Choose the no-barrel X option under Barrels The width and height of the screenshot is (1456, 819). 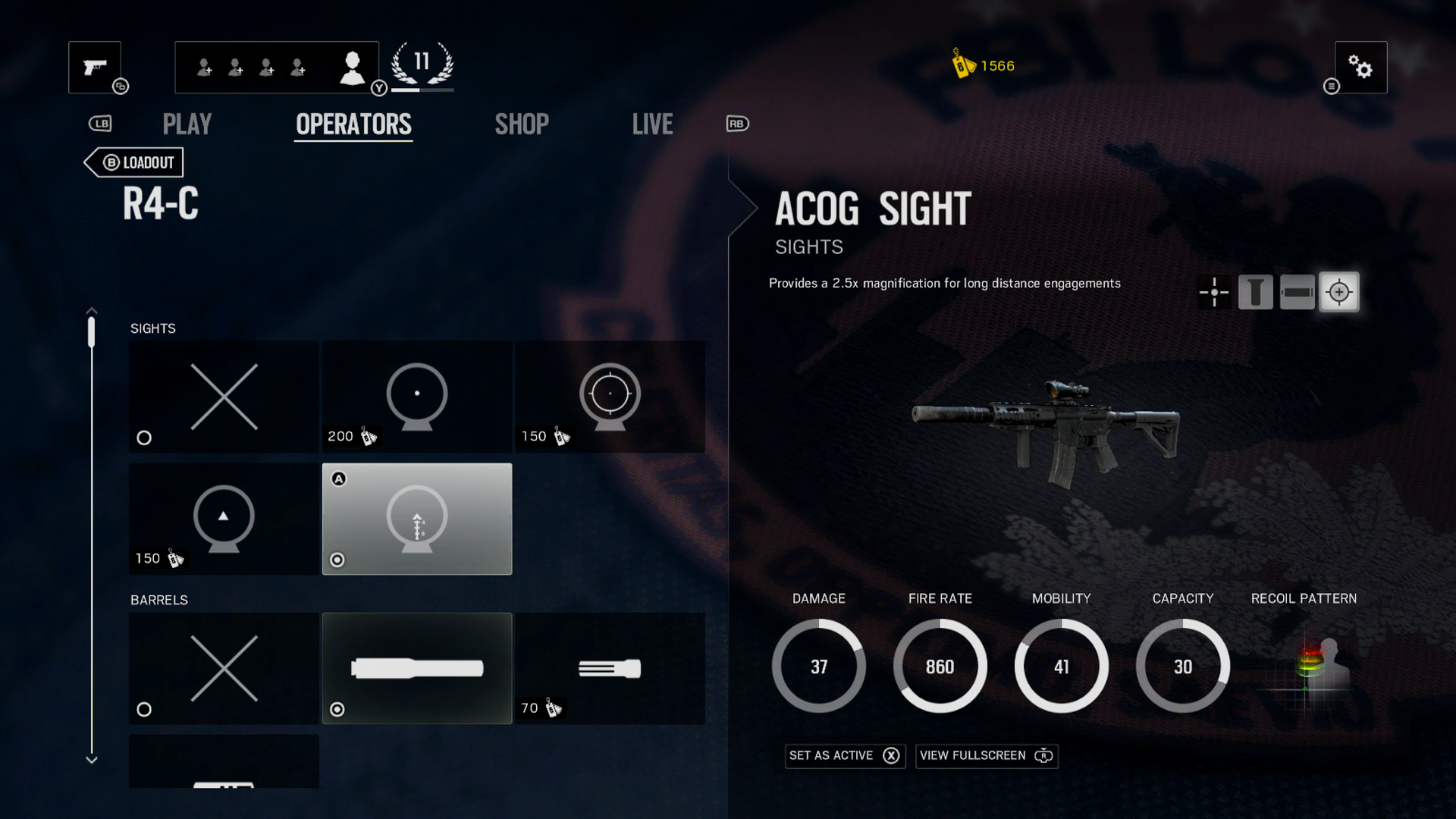tap(224, 668)
